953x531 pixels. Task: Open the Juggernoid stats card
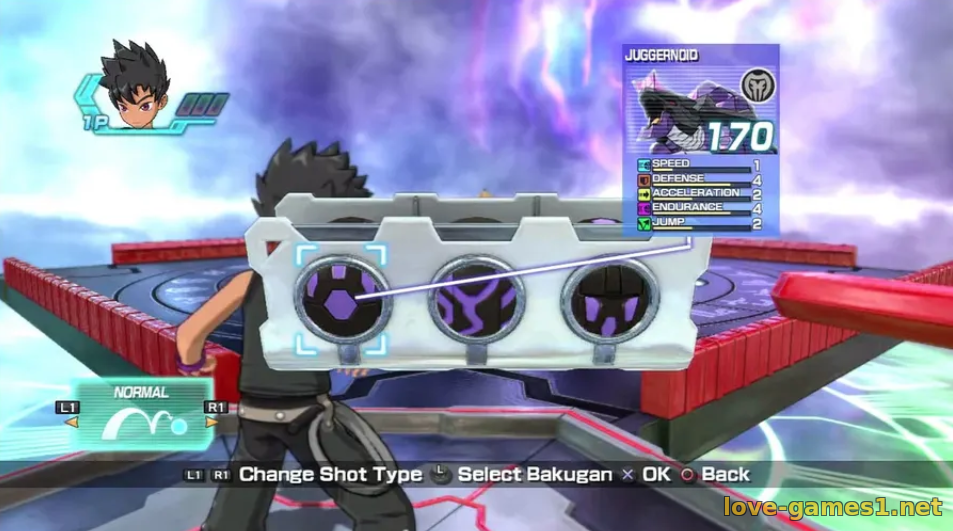(700, 140)
